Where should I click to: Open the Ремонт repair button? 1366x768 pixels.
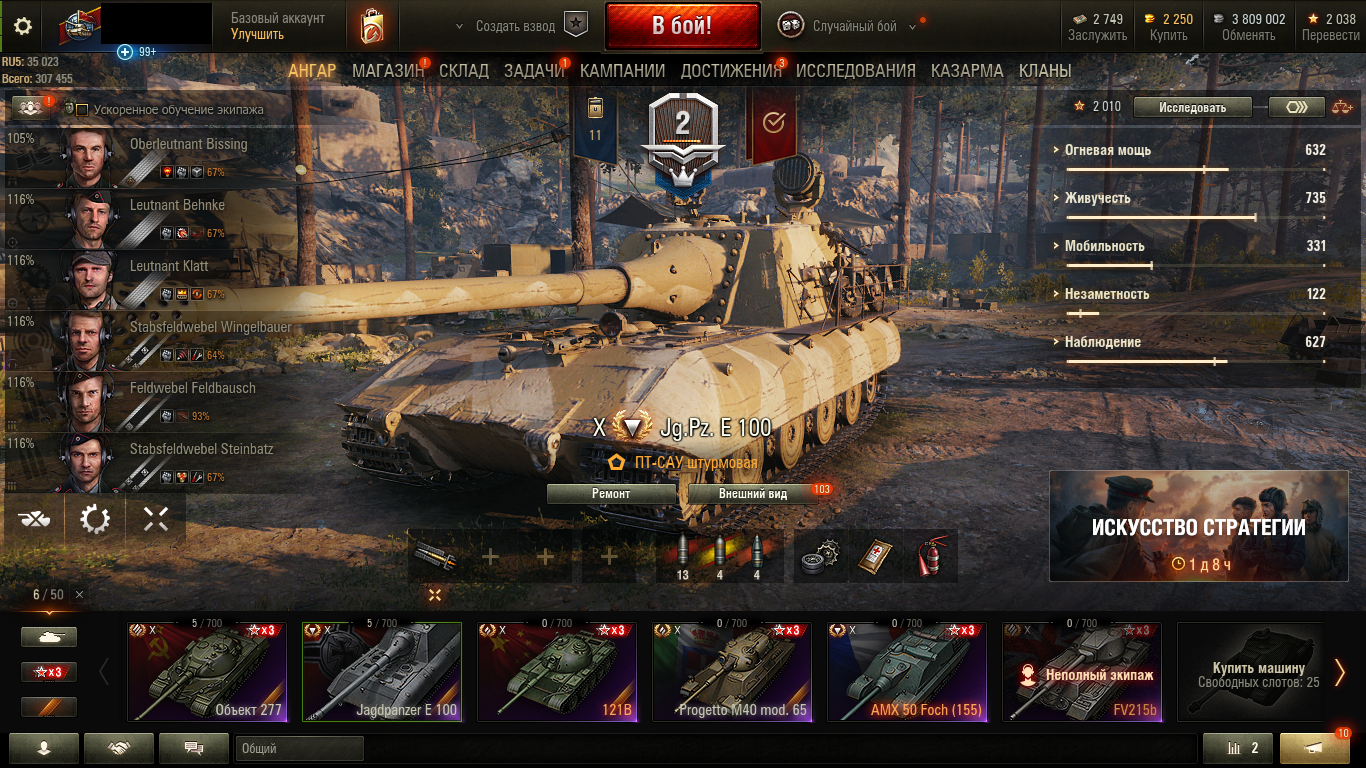pyautogui.click(x=611, y=494)
